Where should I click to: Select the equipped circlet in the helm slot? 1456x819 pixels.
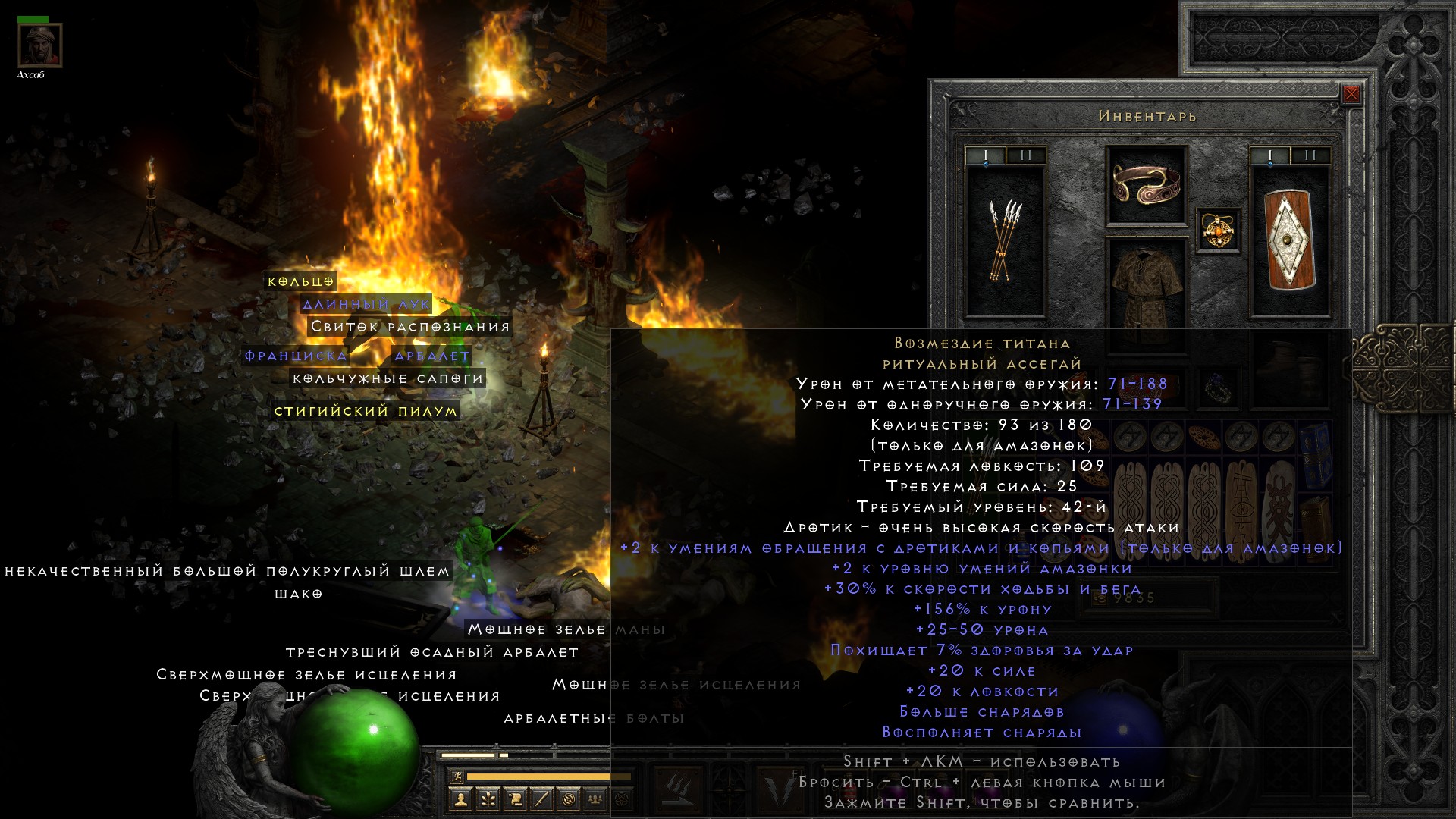(1146, 184)
